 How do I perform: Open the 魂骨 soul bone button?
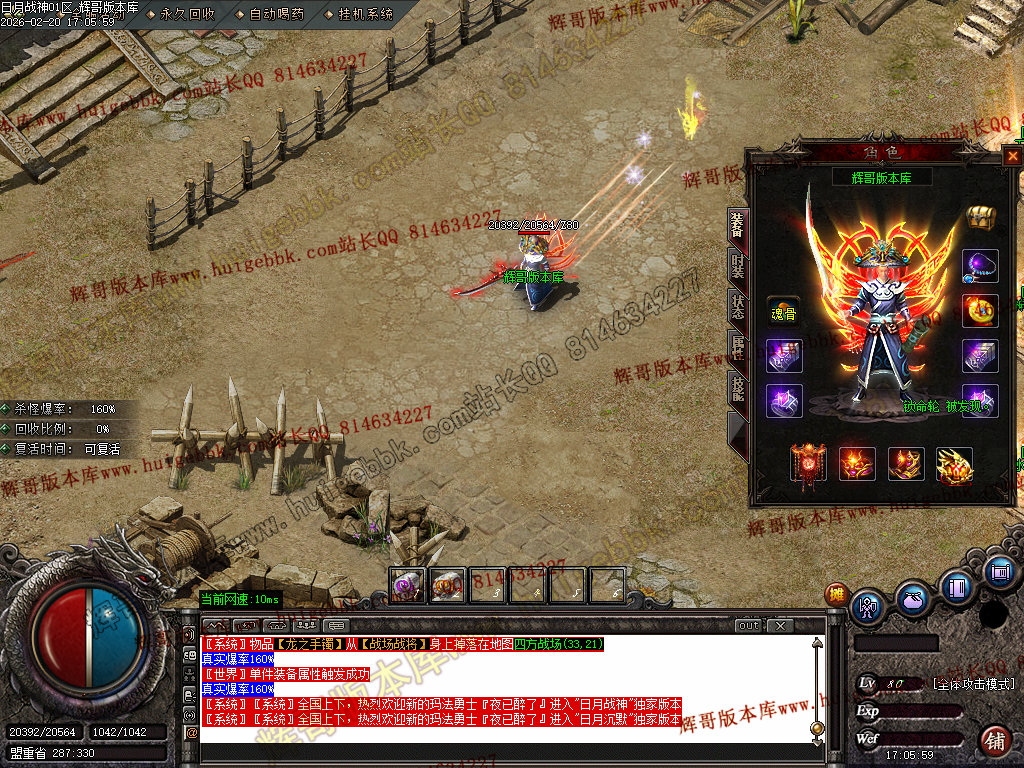pos(783,313)
